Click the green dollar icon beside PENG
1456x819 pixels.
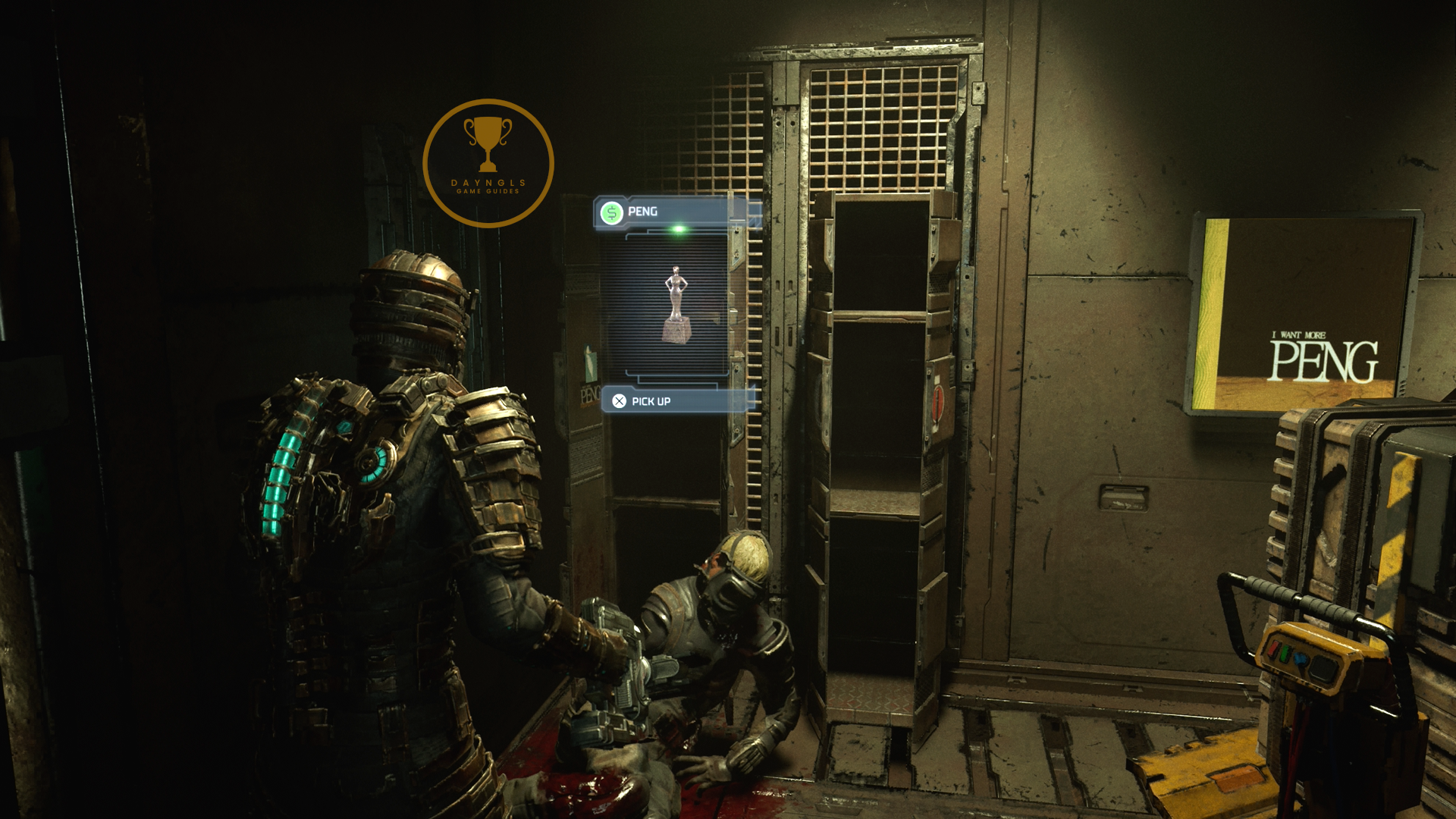[611, 212]
